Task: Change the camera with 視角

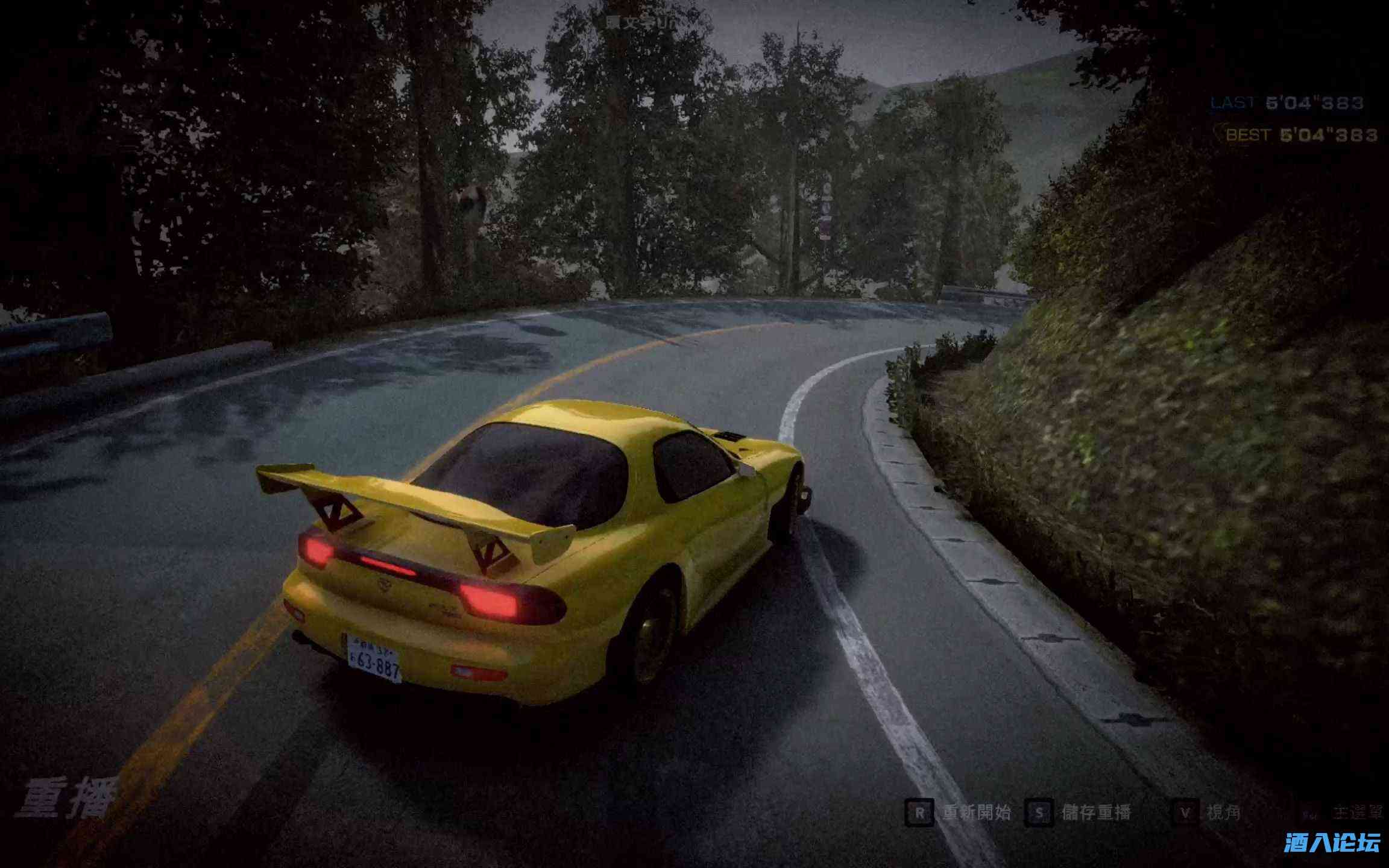Action: click(1223, 813)
